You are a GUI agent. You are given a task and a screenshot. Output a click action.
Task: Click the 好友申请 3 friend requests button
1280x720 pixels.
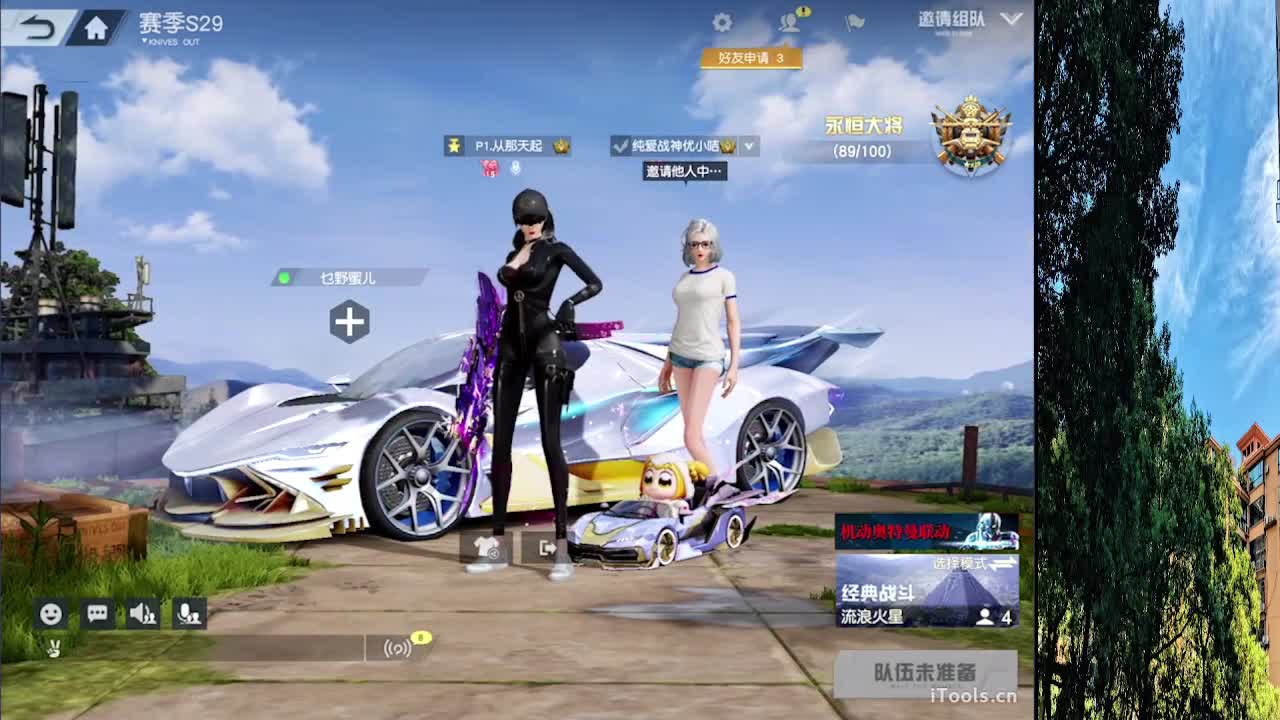tap(749, 60)
